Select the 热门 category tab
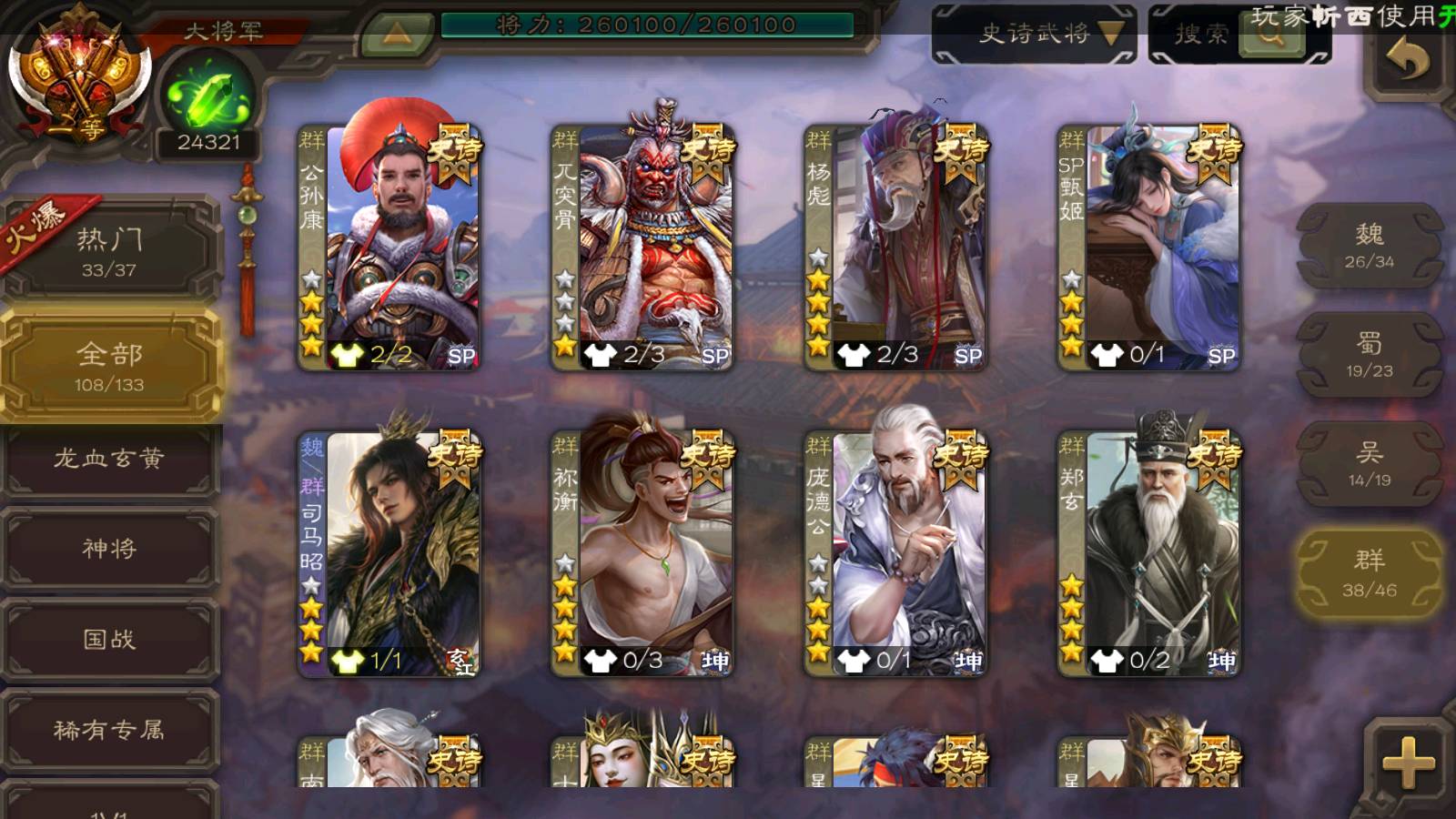Screen dimensions: 1456x819 (109, 251)
